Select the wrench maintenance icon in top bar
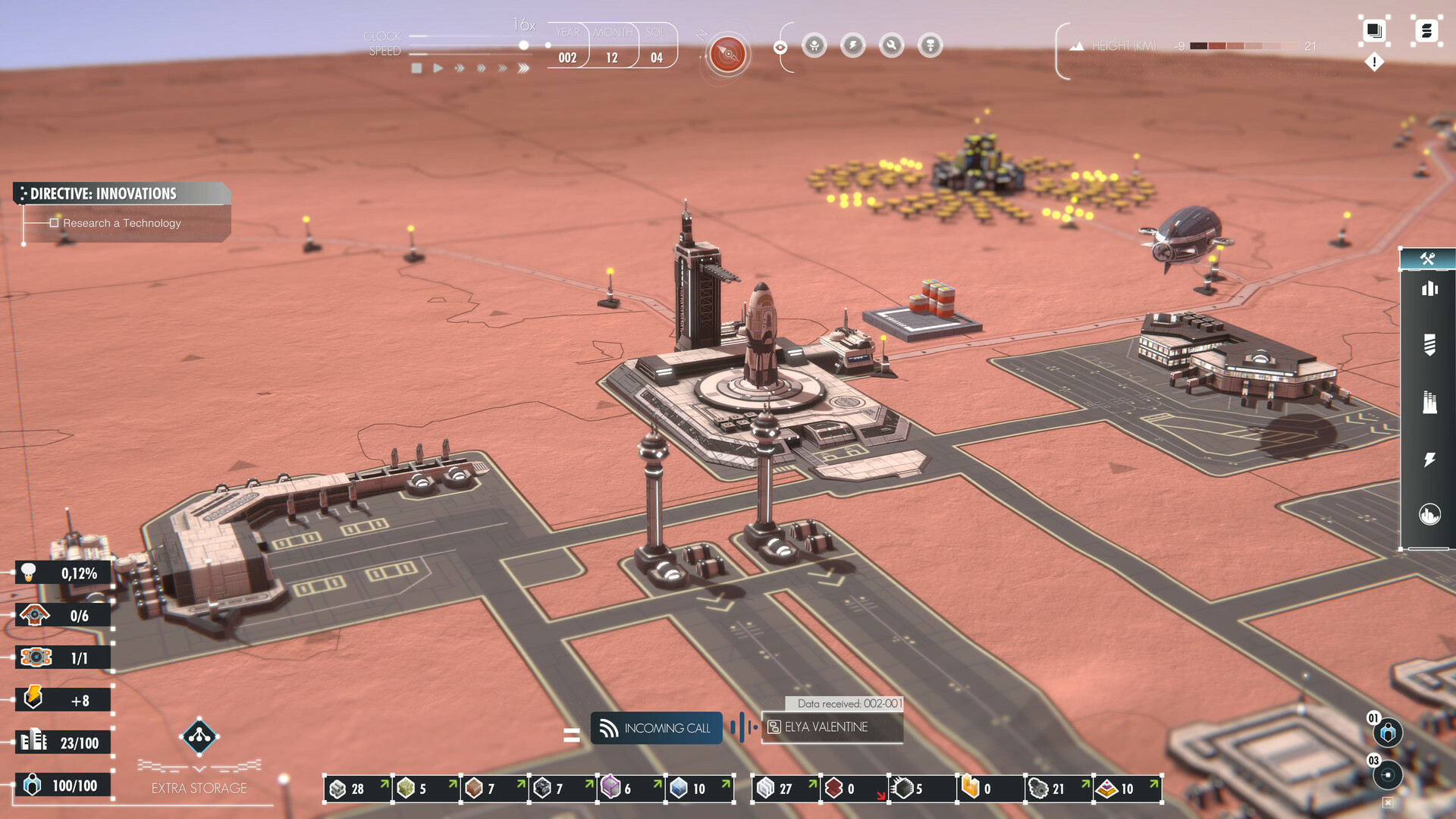The image size is (1456, 819). [x=890, y=45]
